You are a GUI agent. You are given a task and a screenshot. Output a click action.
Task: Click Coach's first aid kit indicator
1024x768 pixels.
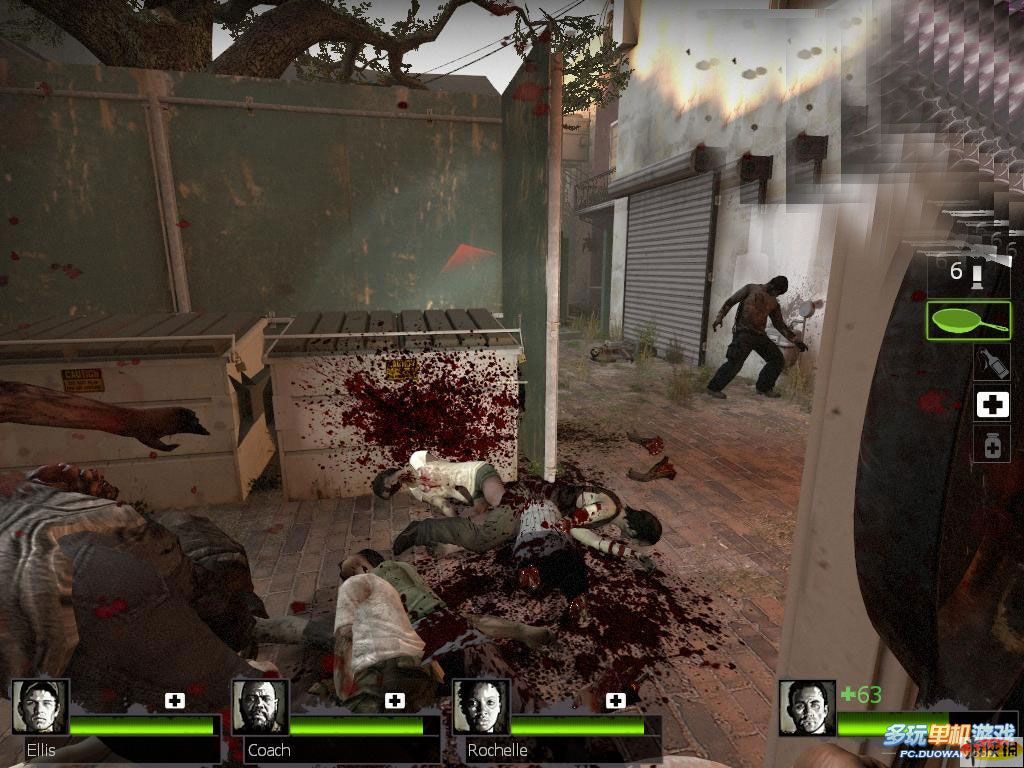pyautogui.click(x=395, y=700)
